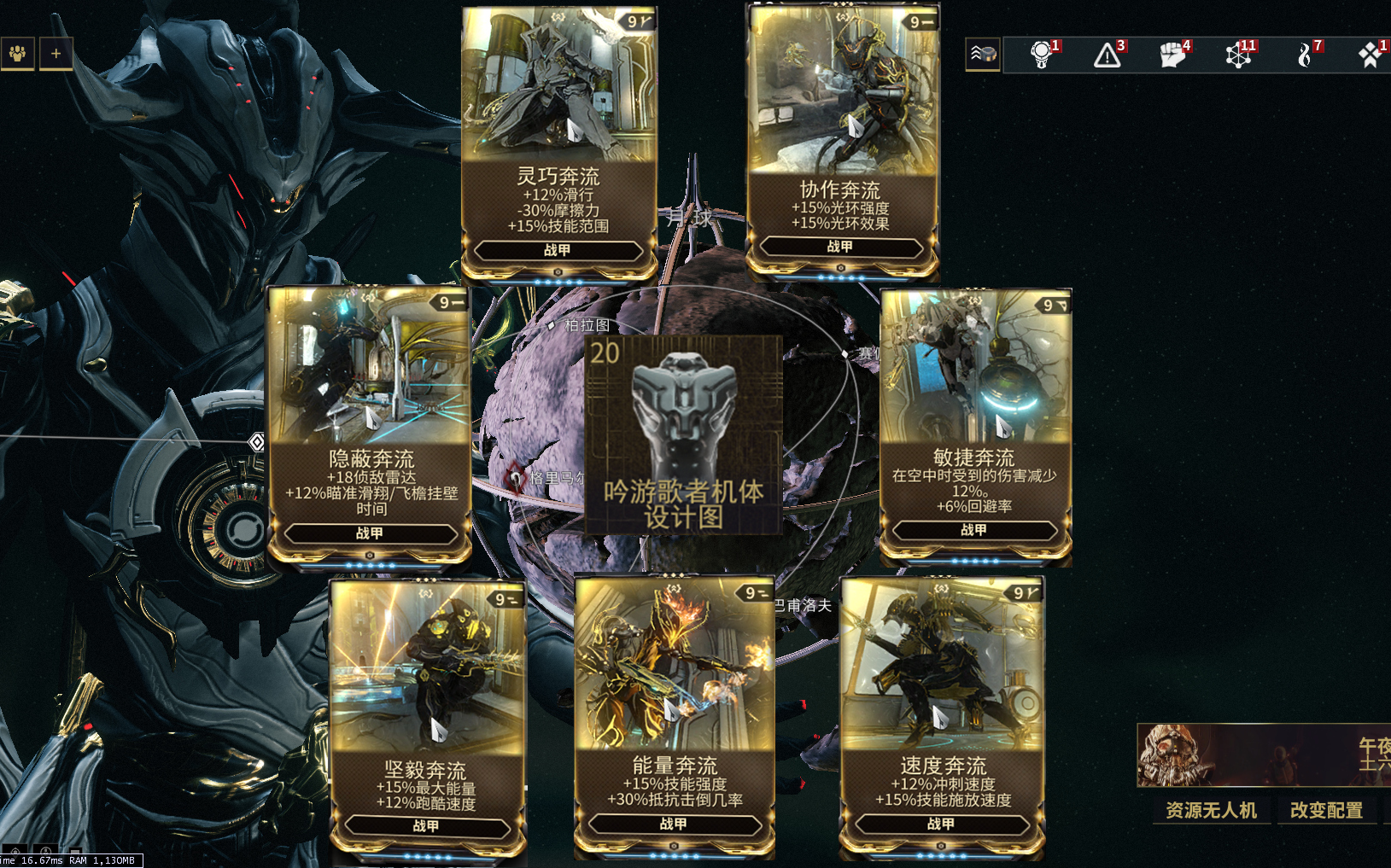Select the flame icon with badge 7
The image size is (1391, 868).
click(x=1304, y=55)
